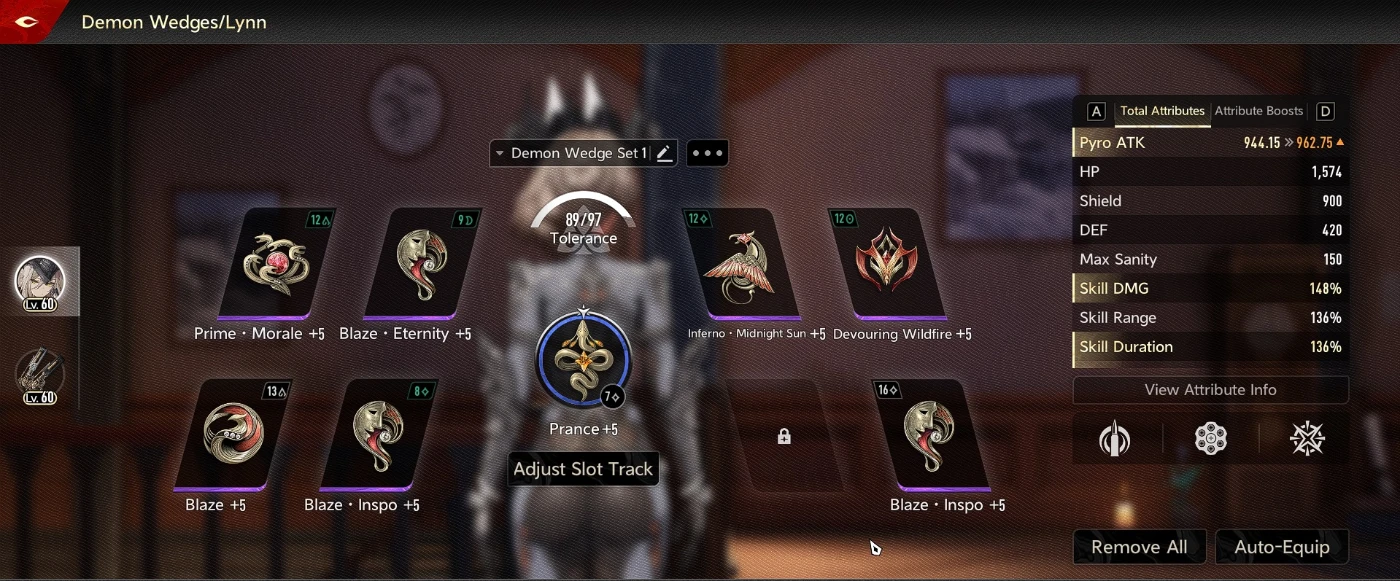Image resolution: width=1400 pixels, height=581 pixels.
Task: Rename the set with the pencil icon
Action: pyautogui.click(x=664, y=153)
